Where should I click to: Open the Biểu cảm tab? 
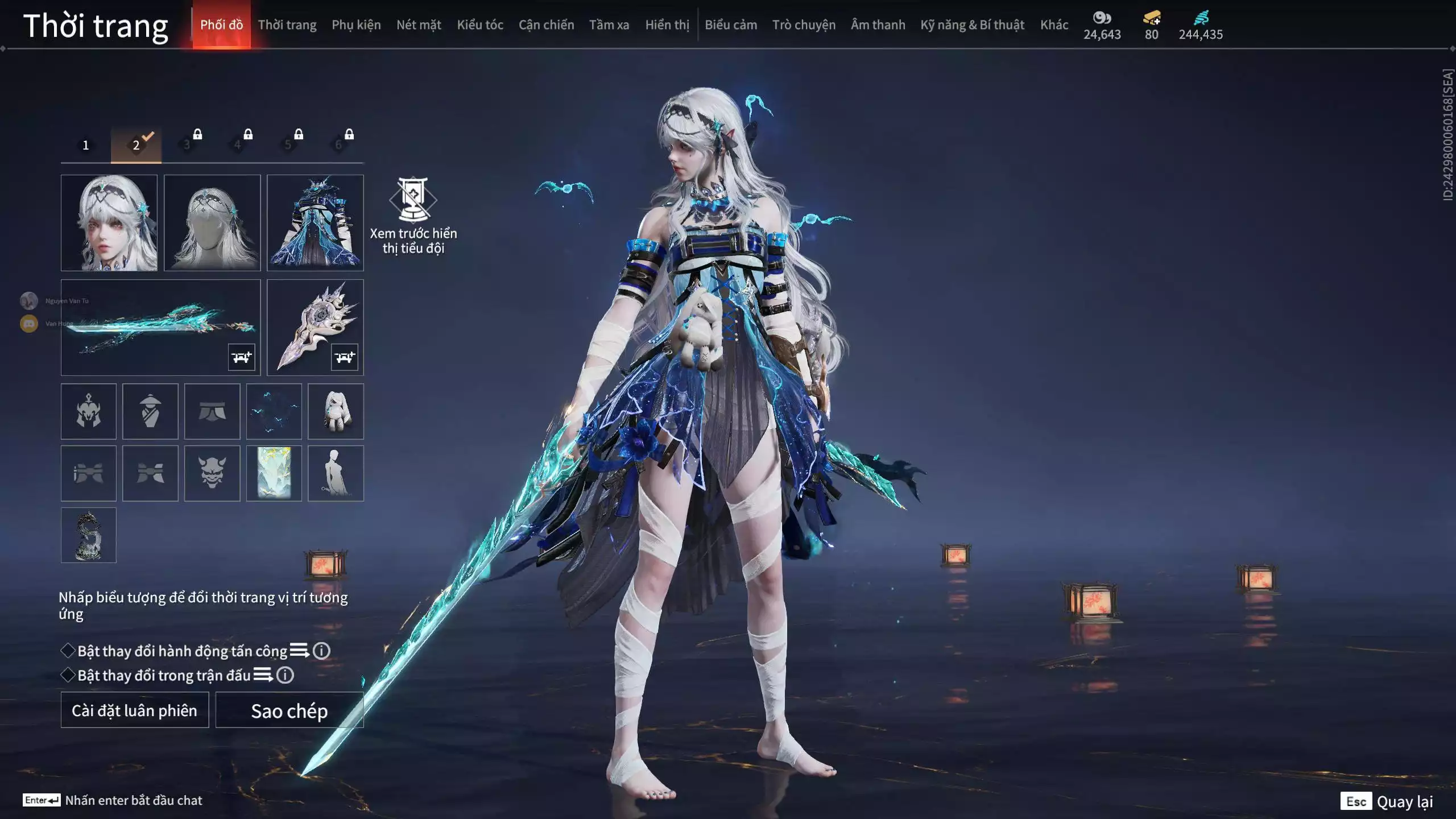731,25
